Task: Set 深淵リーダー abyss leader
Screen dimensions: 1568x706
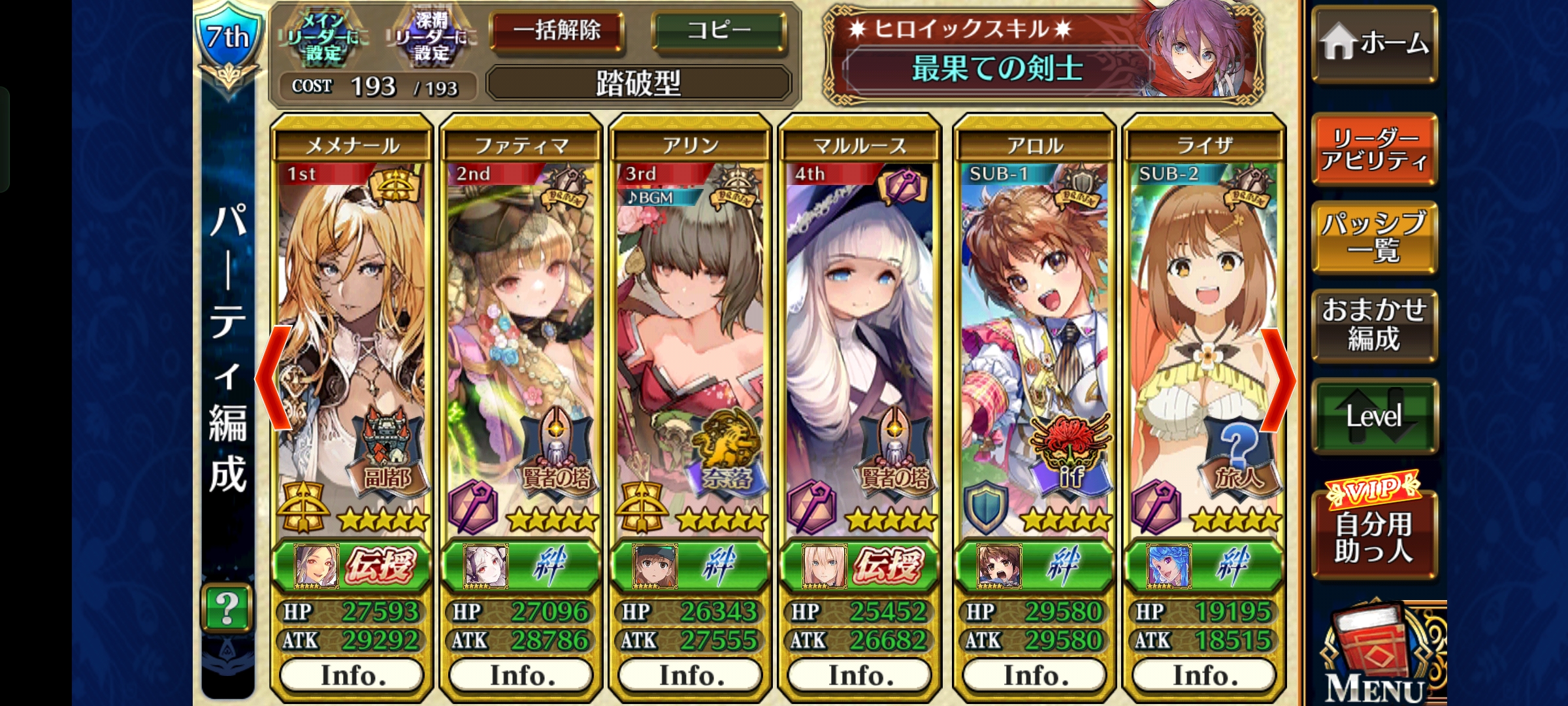Action: click(x=432, y=39)
